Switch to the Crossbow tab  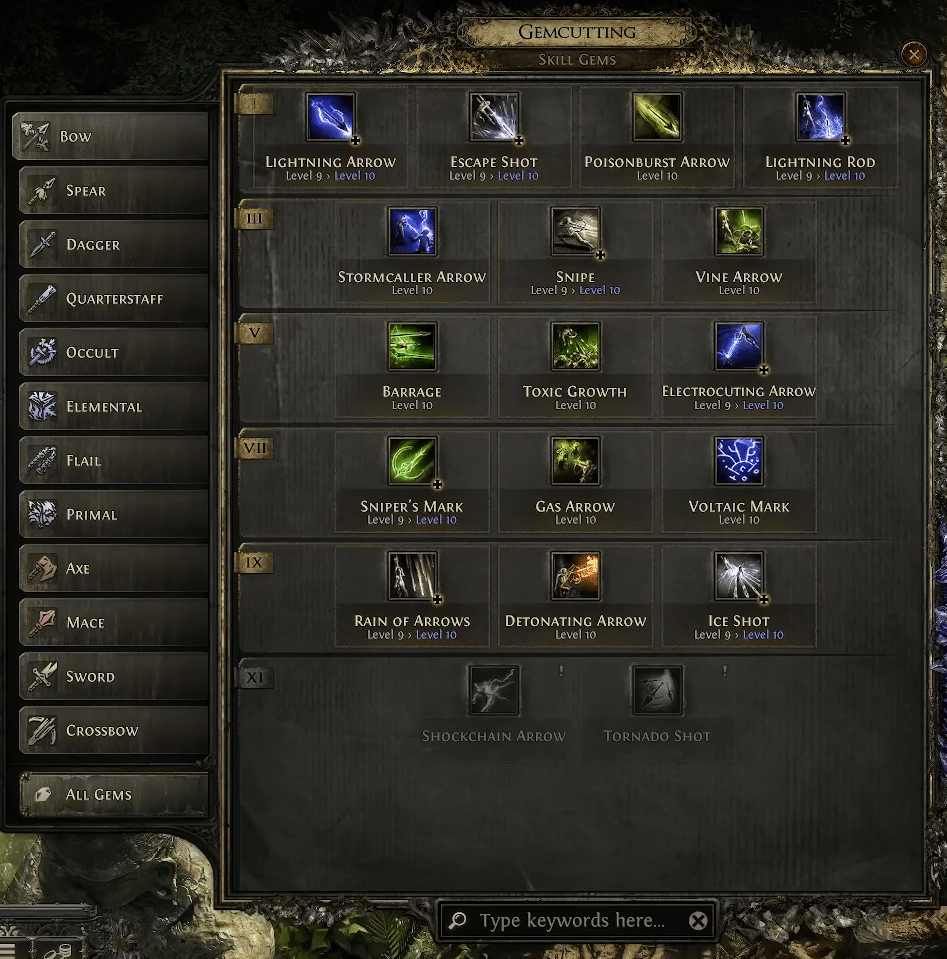pyautogui.click(x=110, y=731)
